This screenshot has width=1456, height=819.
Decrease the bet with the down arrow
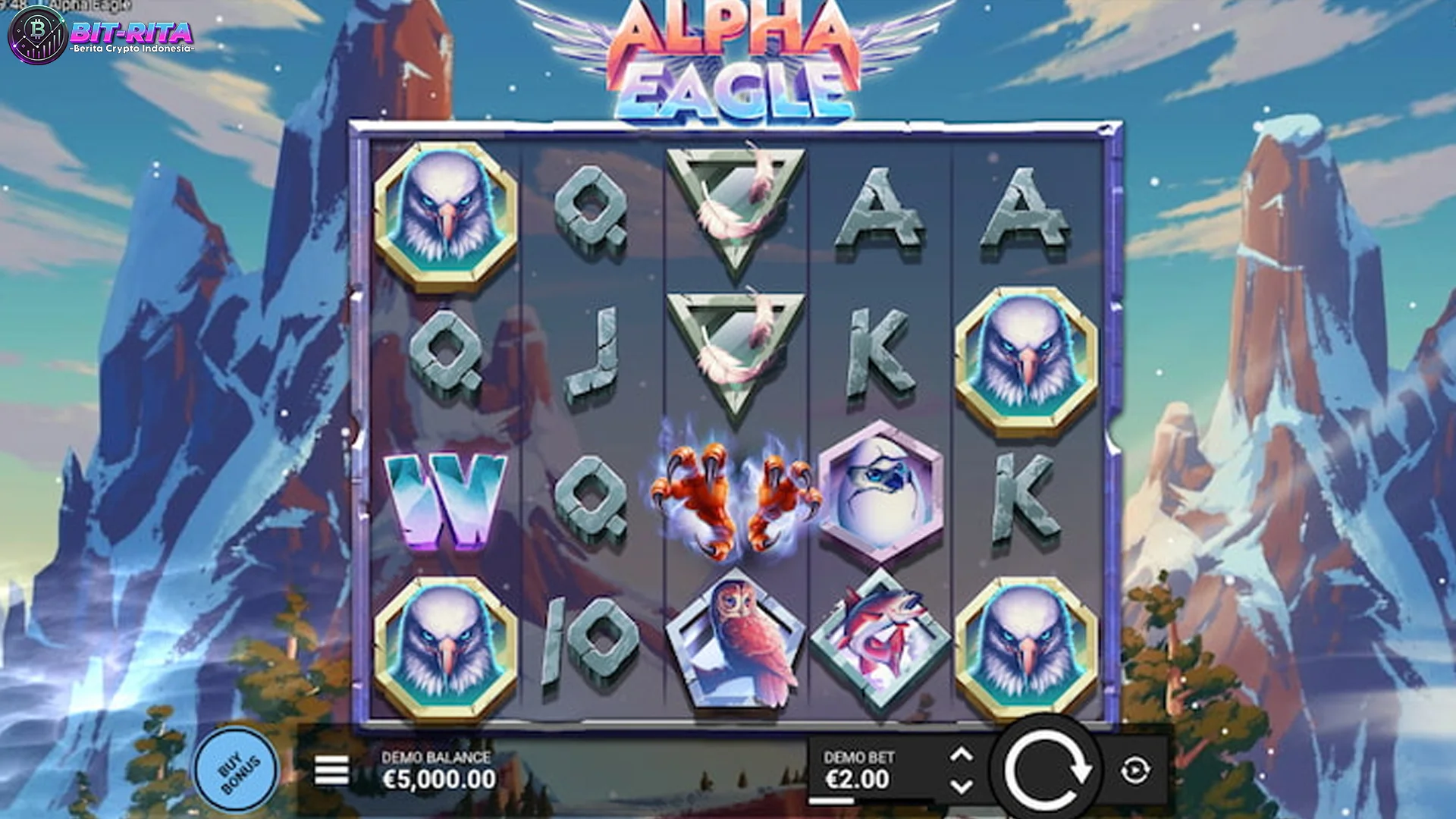click(x=962, y=785)
